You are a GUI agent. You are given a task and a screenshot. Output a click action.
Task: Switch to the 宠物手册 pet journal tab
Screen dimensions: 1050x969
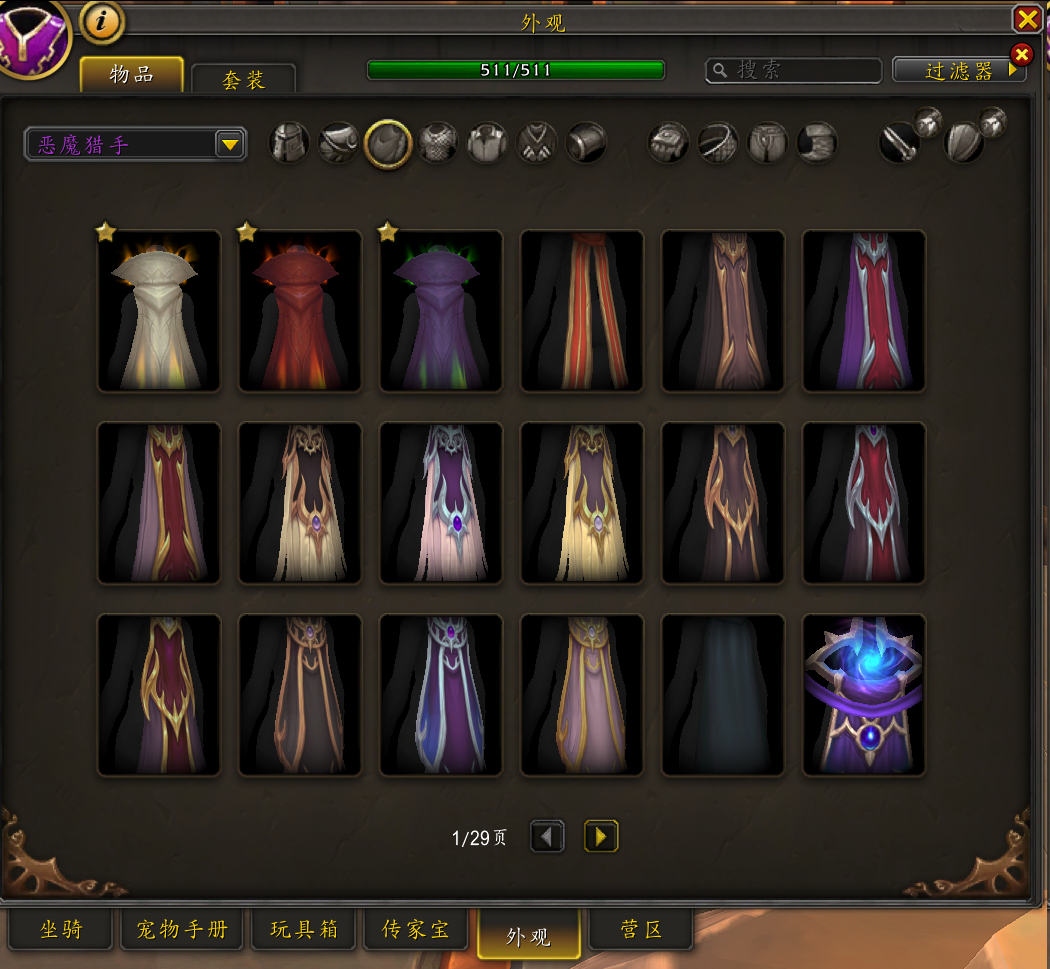182,930
